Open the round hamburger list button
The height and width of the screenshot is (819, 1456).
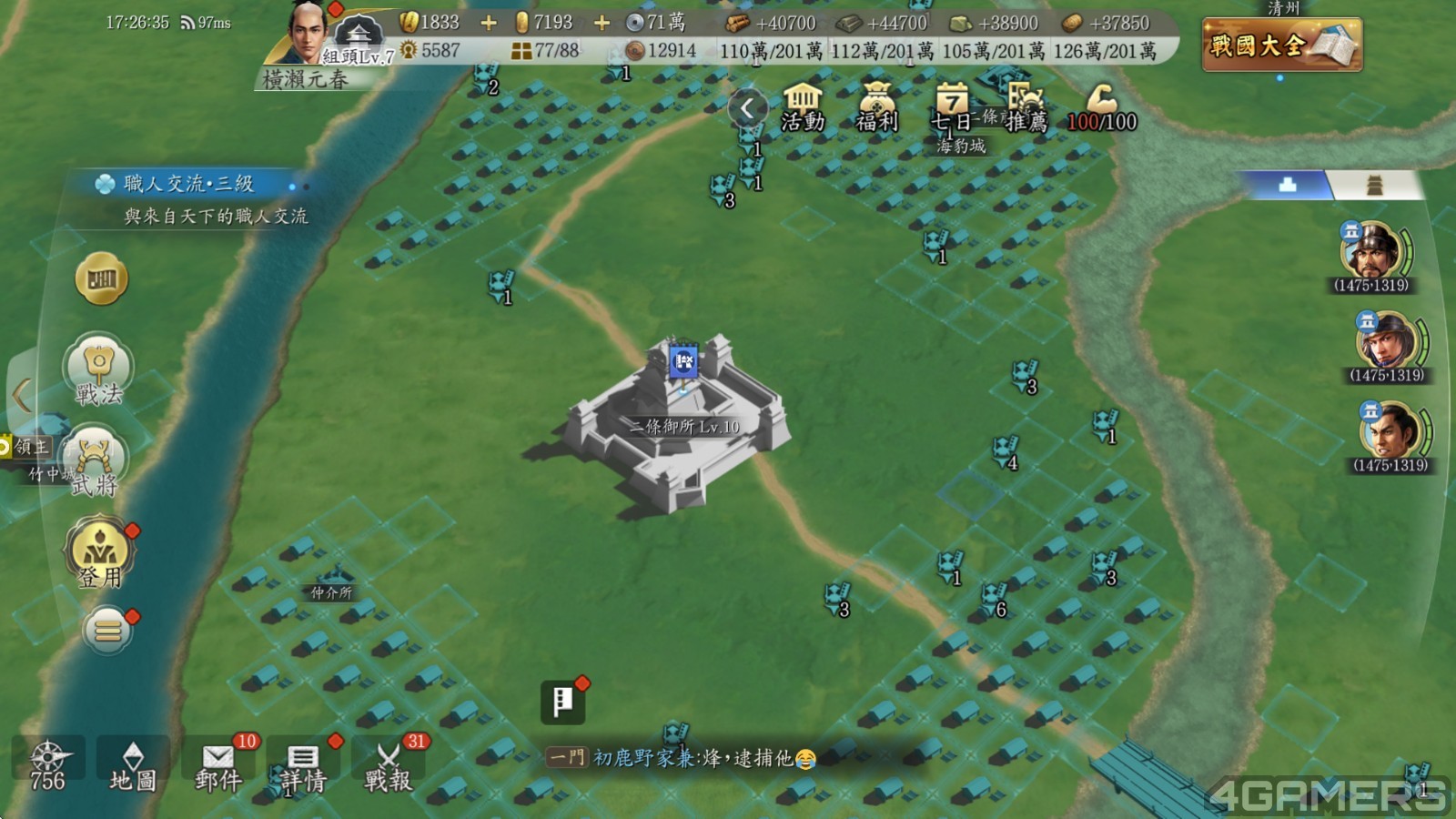[108, 629]
